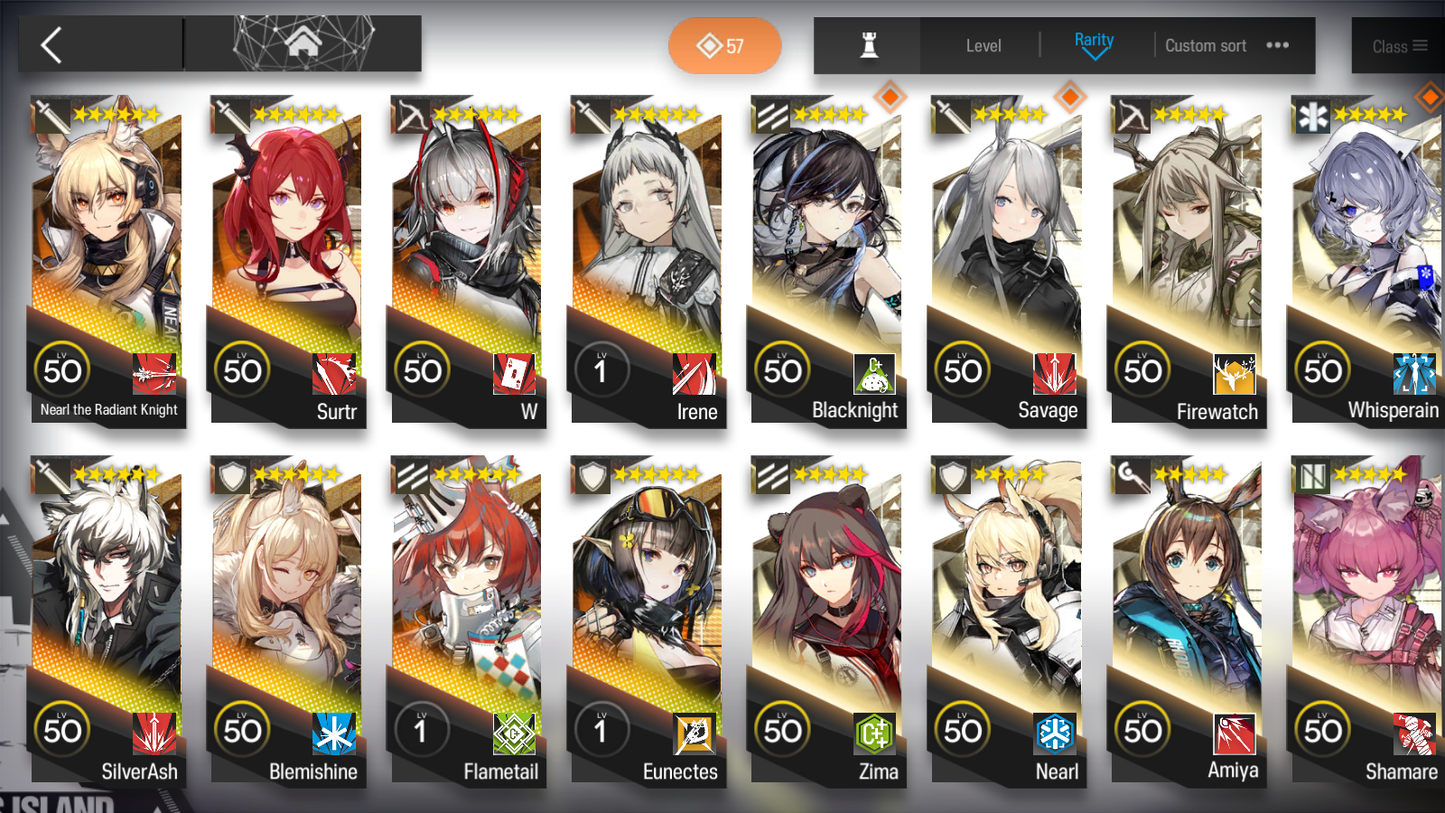Click the orange counter showing 57

click(724, 45)
